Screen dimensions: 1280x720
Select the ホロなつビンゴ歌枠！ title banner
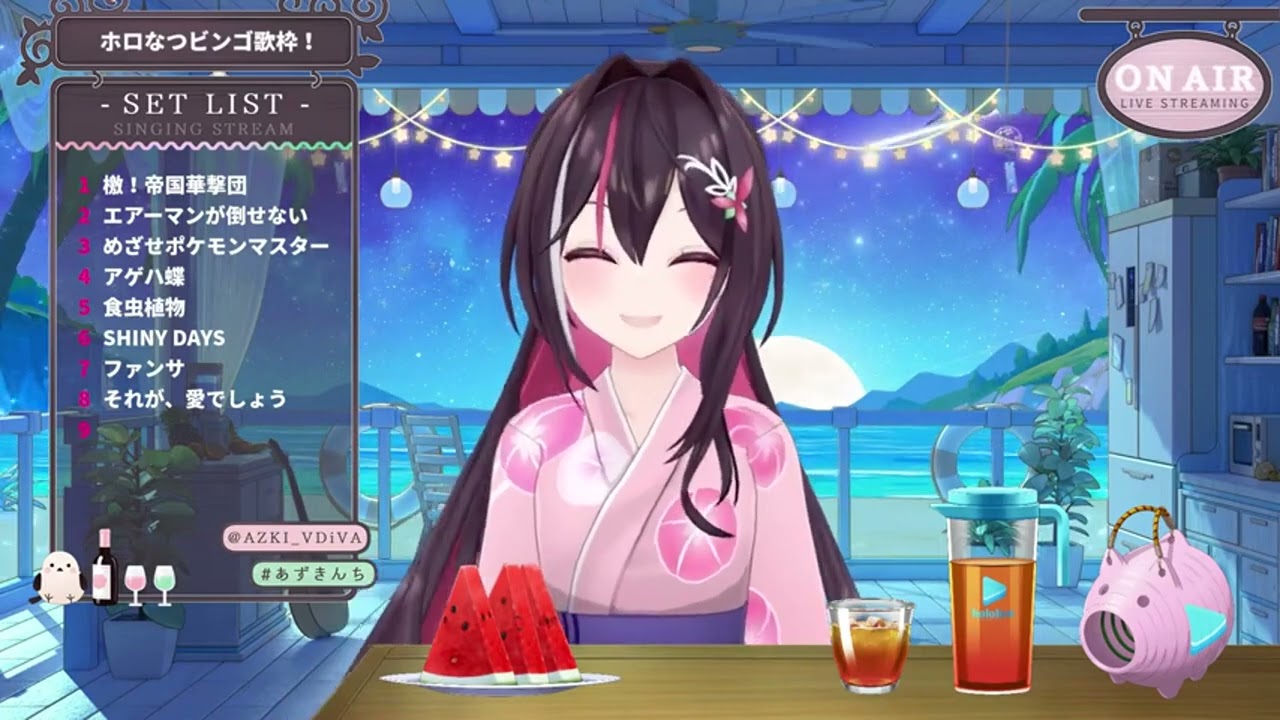208,43
